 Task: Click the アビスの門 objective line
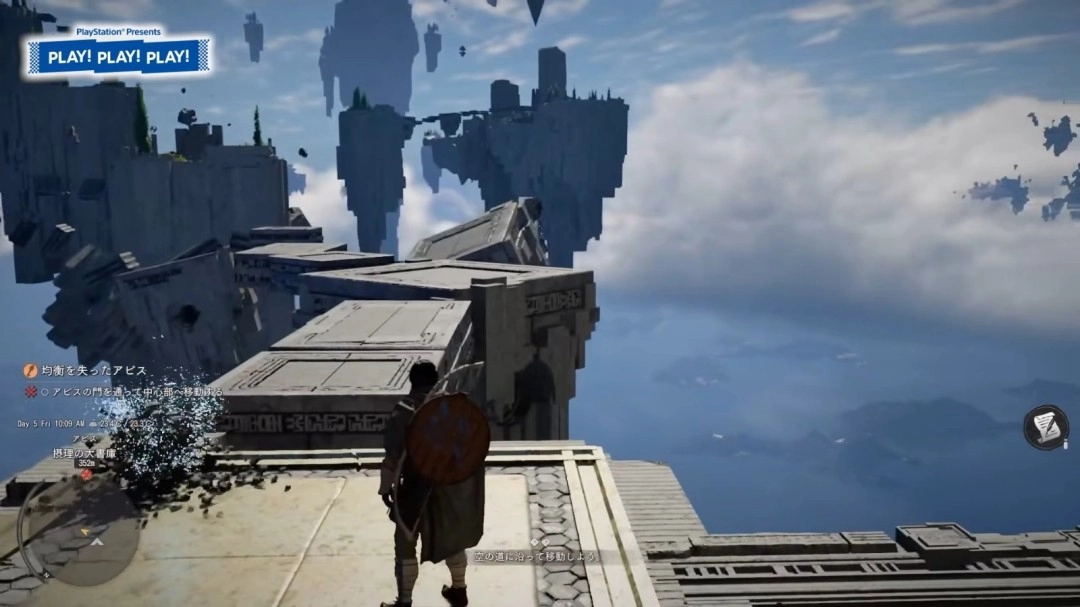(x=130, y=392)
